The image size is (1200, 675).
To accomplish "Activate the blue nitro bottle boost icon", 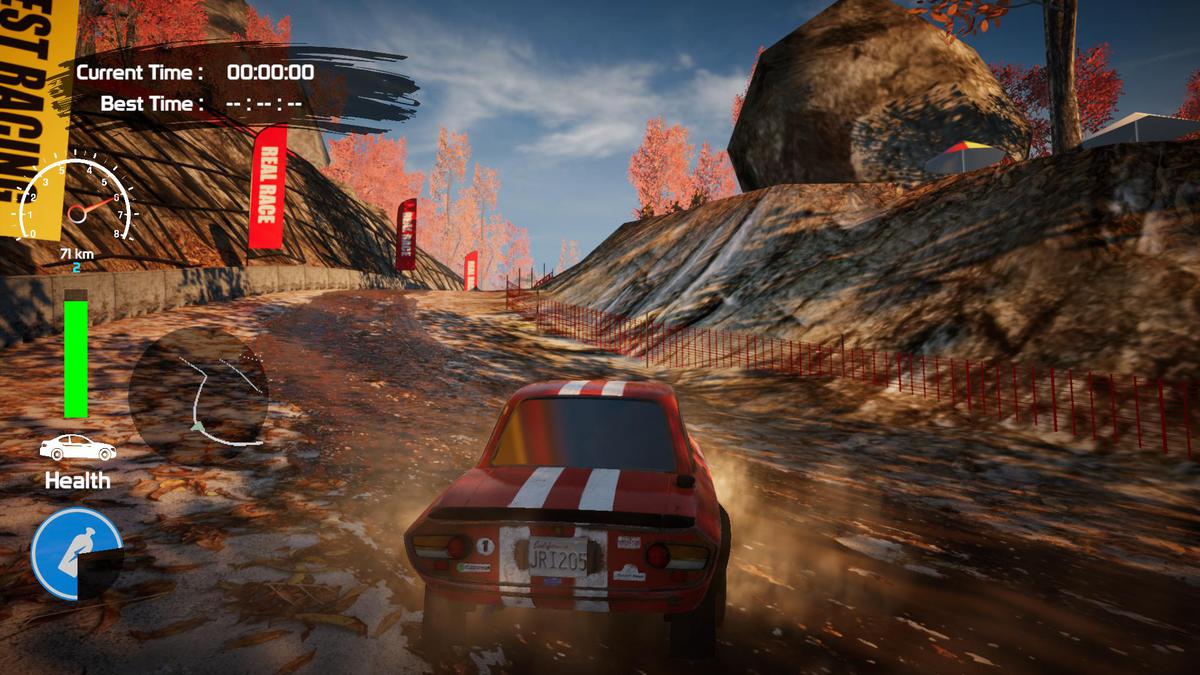I will click(x=76, y=553).
